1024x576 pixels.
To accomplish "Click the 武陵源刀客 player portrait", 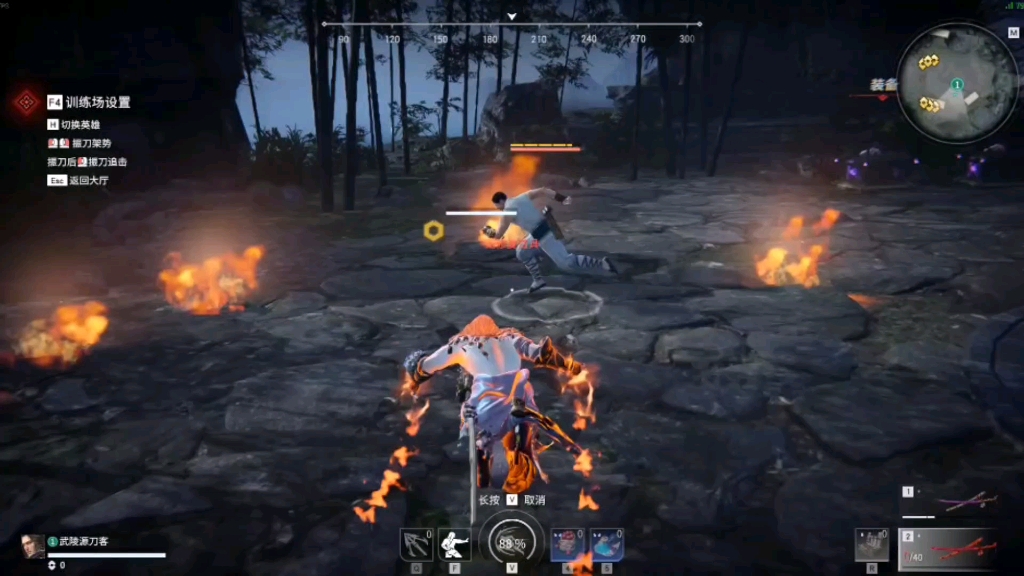I will pos(33,546).
